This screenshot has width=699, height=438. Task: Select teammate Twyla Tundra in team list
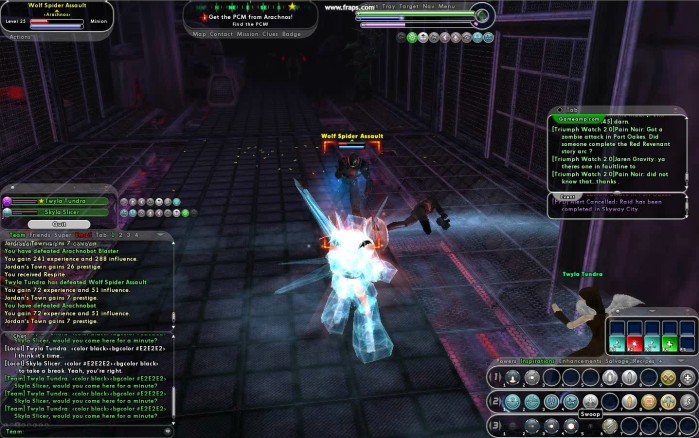coord(62,201)
